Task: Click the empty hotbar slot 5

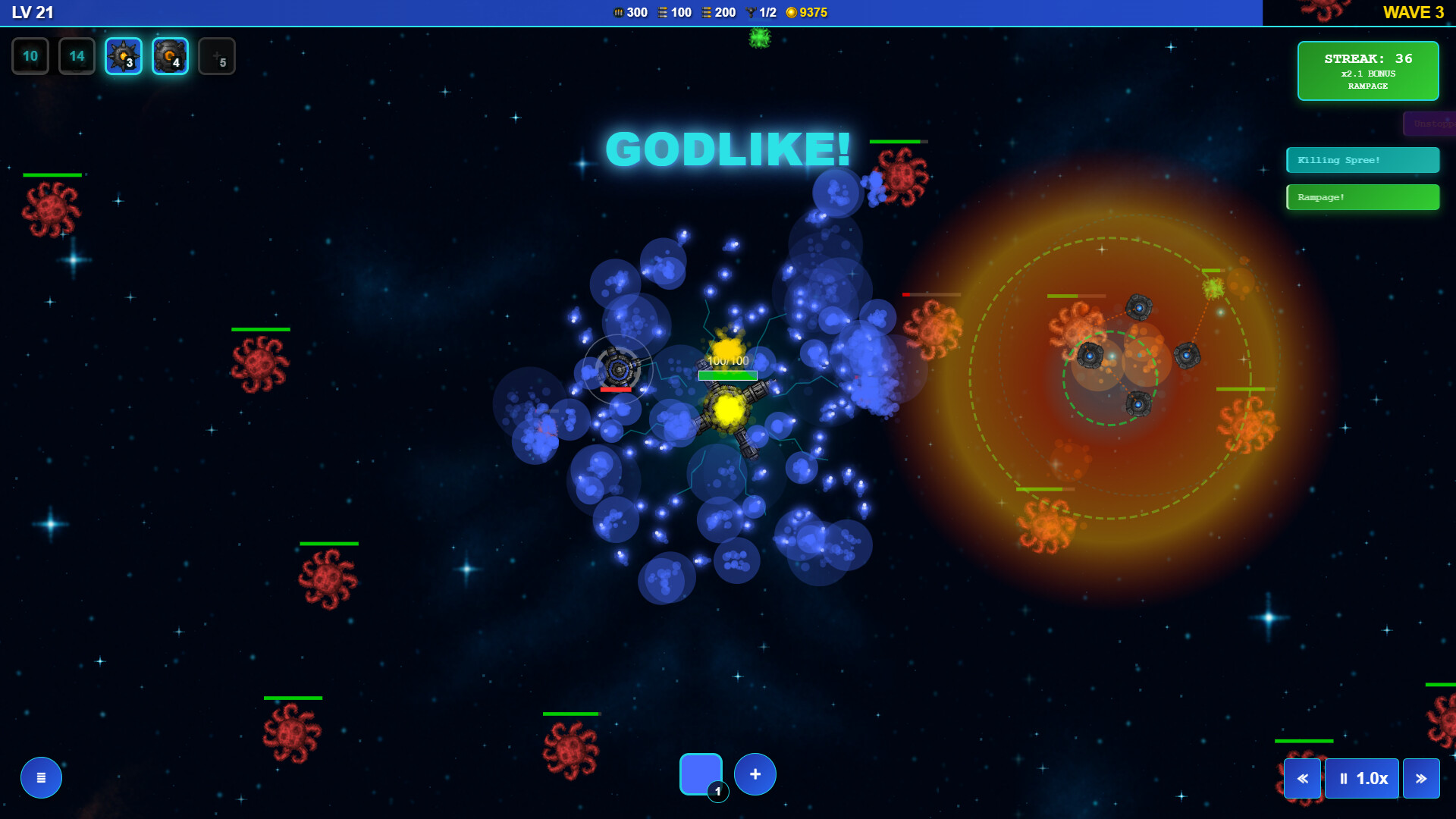Action: pos(217,55)
